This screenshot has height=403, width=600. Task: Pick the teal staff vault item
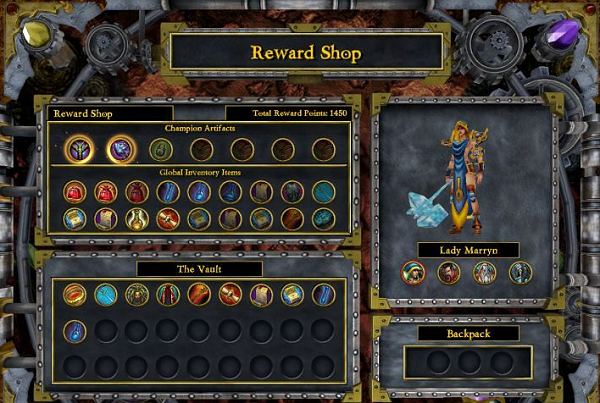(x=106, y=293)
